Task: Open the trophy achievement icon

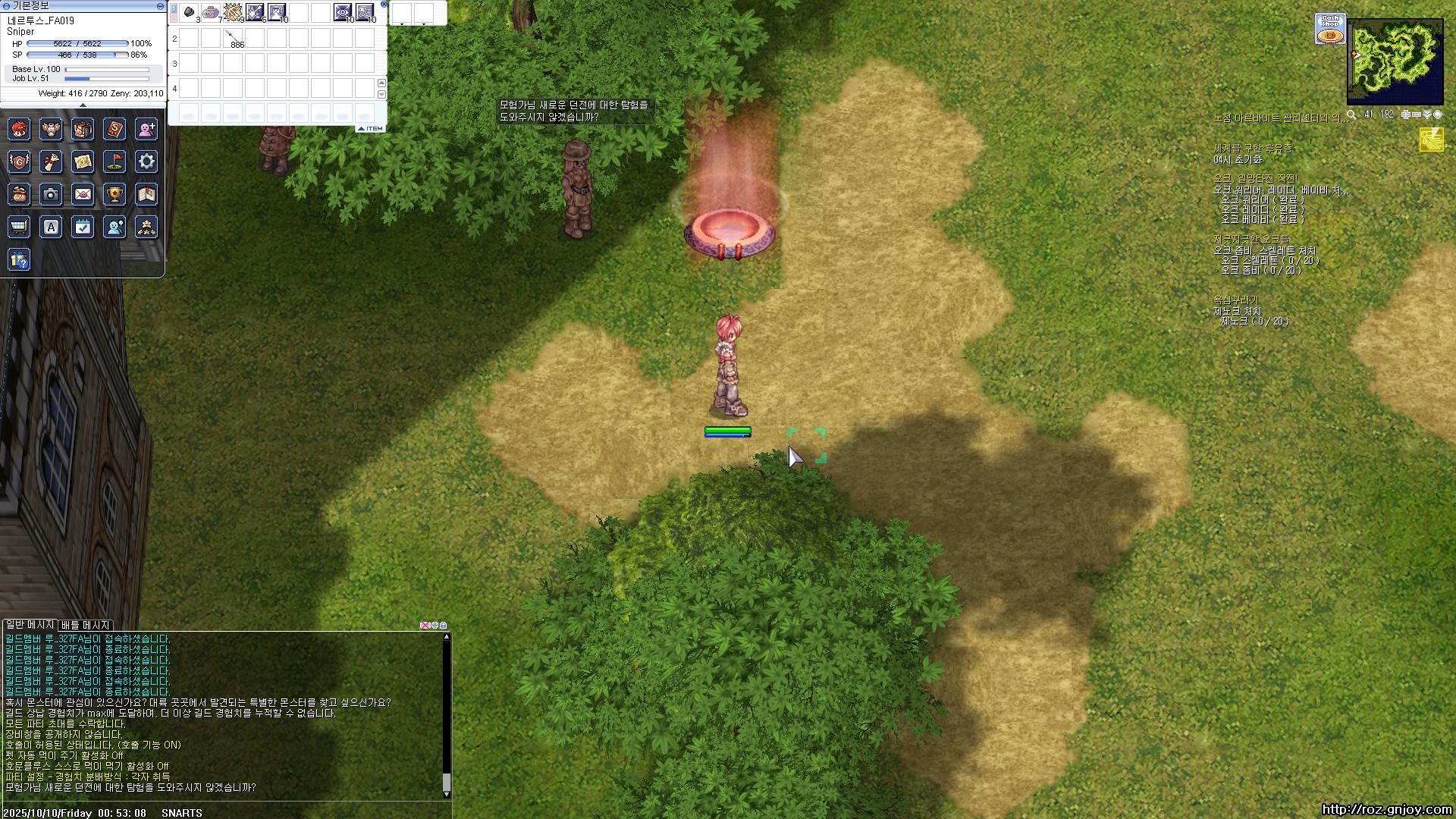Action: 115,194
